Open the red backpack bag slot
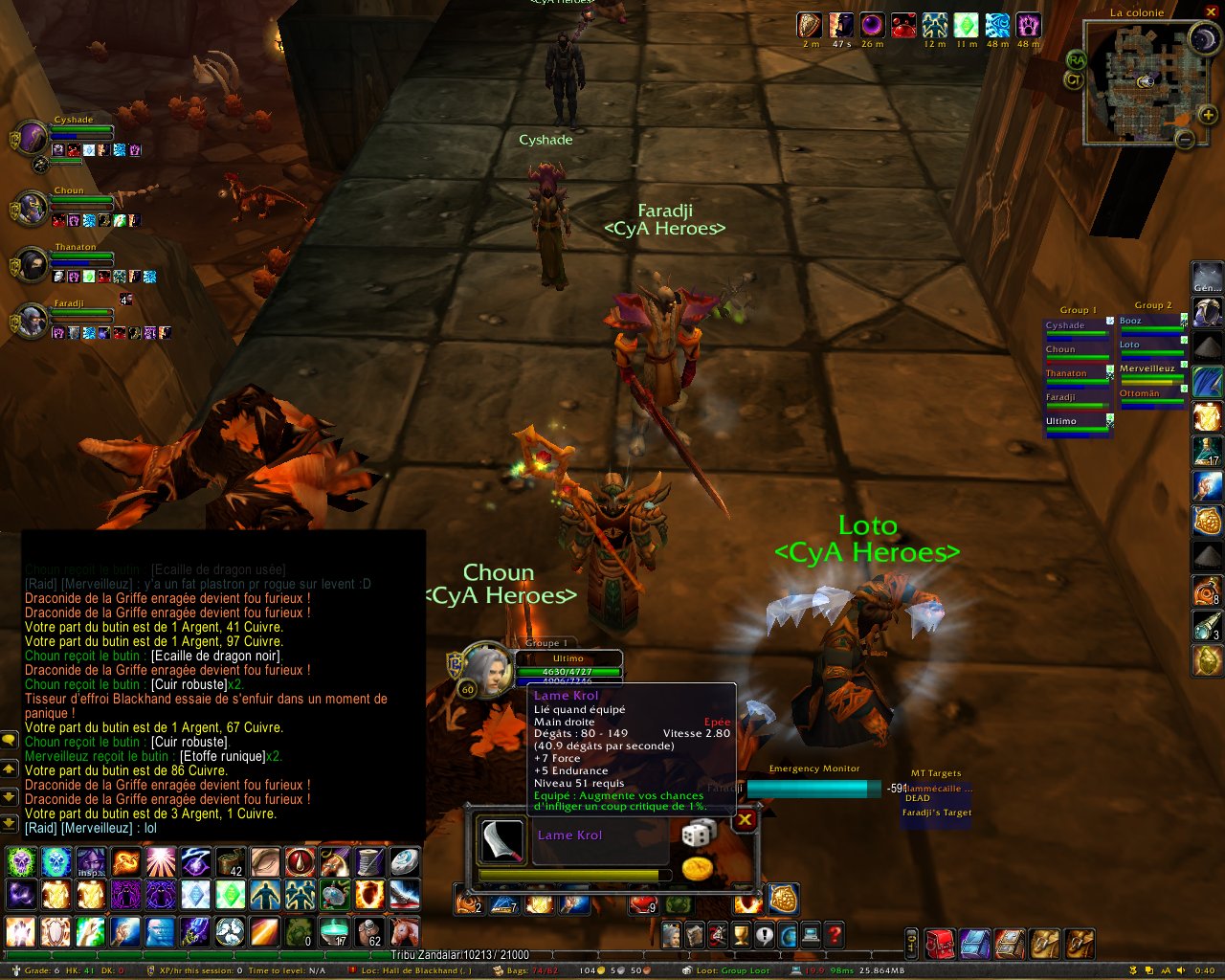Image resolution: width=1225 pixels, height=980 pixels. [940, 944]
